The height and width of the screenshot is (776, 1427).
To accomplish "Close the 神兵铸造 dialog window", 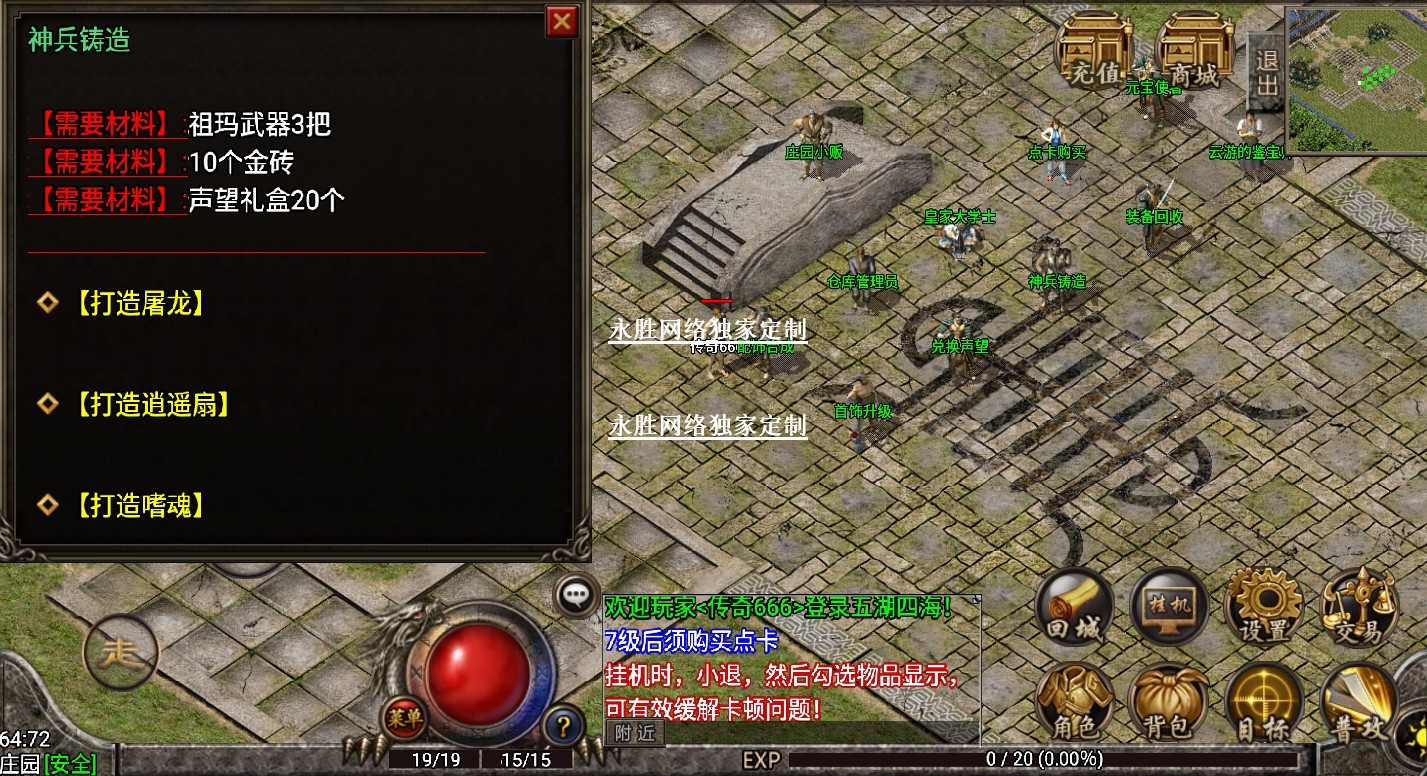I will (563, 20).
